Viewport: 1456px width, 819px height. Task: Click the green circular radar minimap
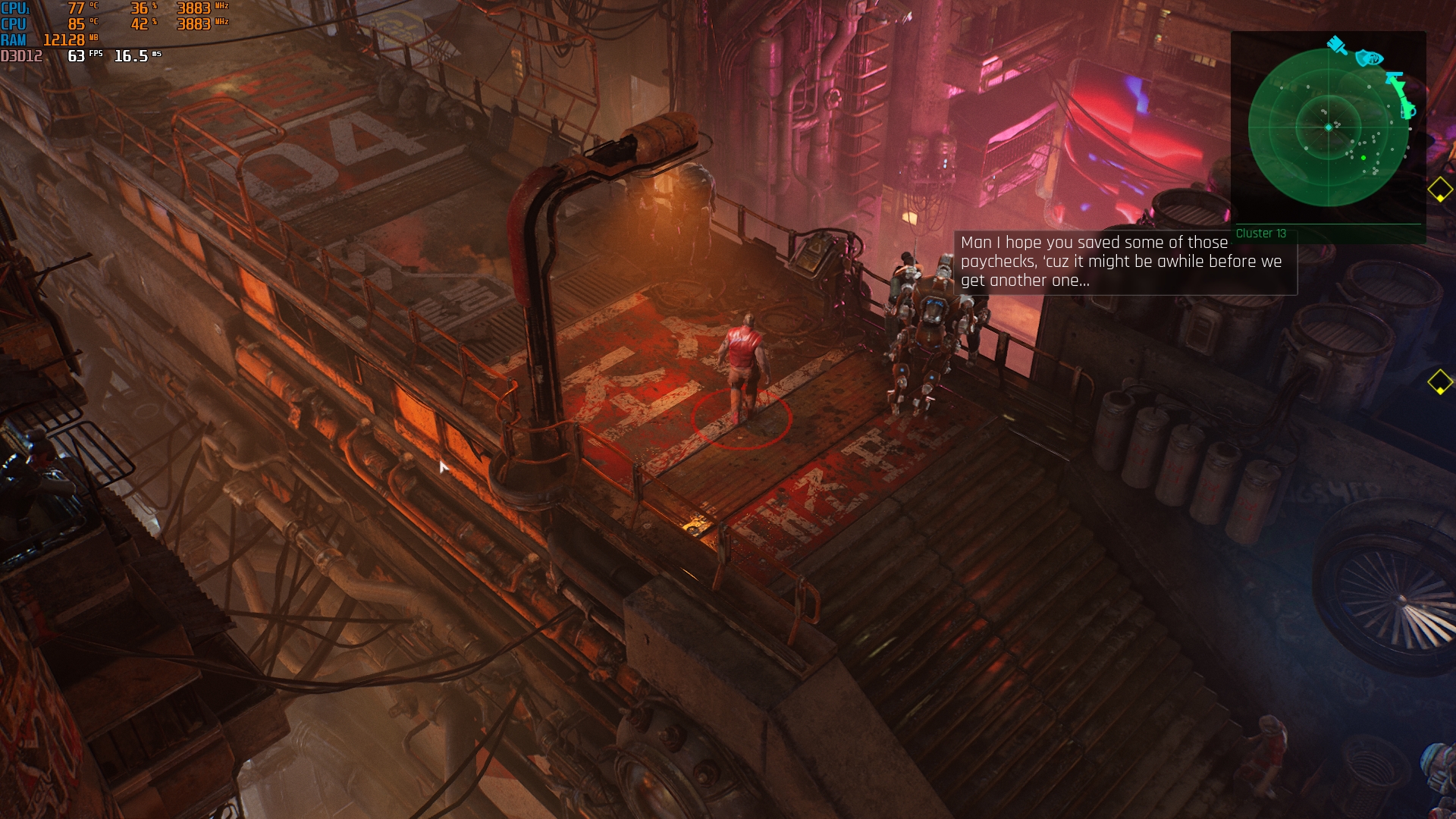pyautogui.click(x=1328, y=127)
